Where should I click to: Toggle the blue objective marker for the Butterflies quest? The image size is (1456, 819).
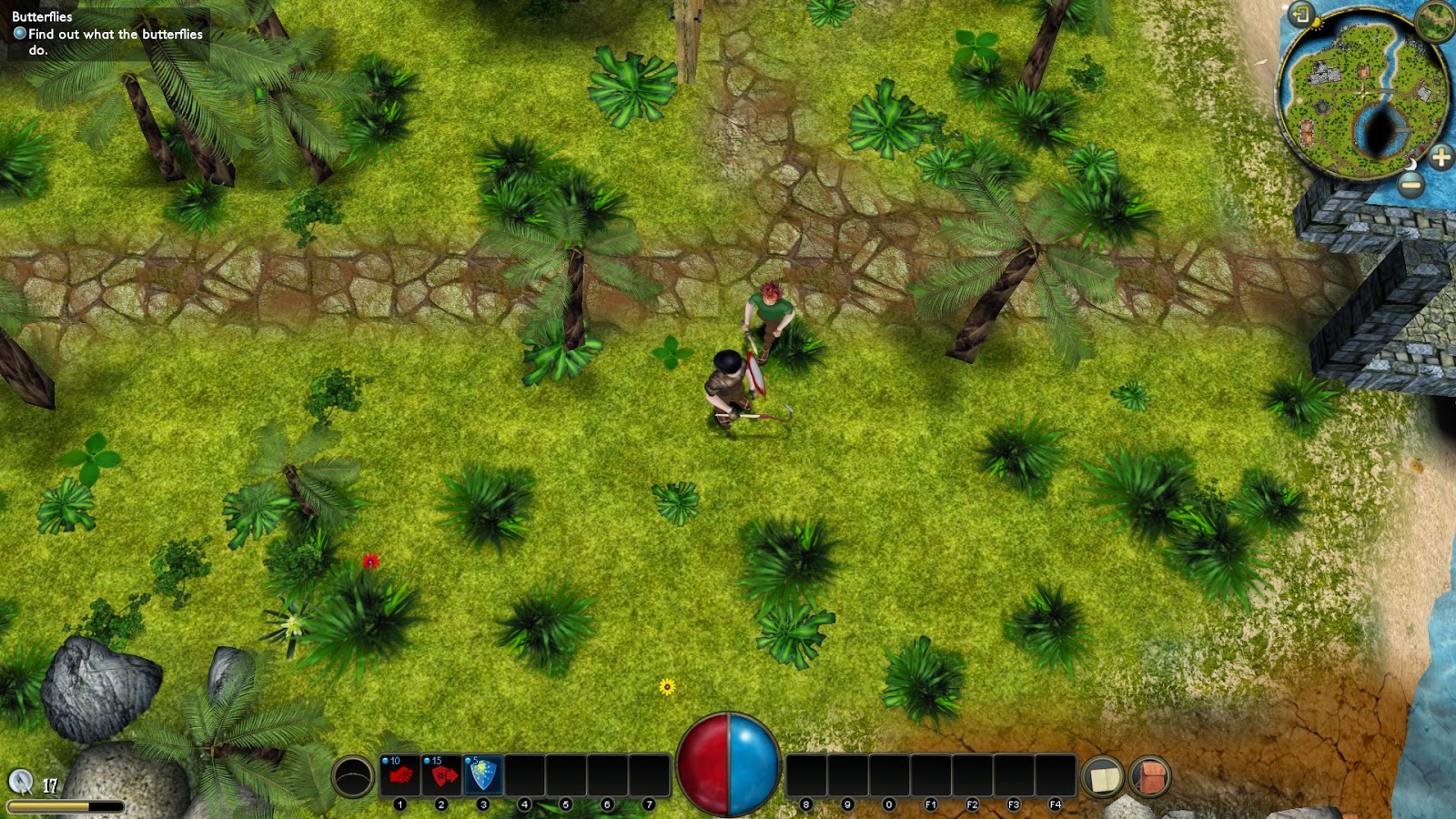pos(19,32)
